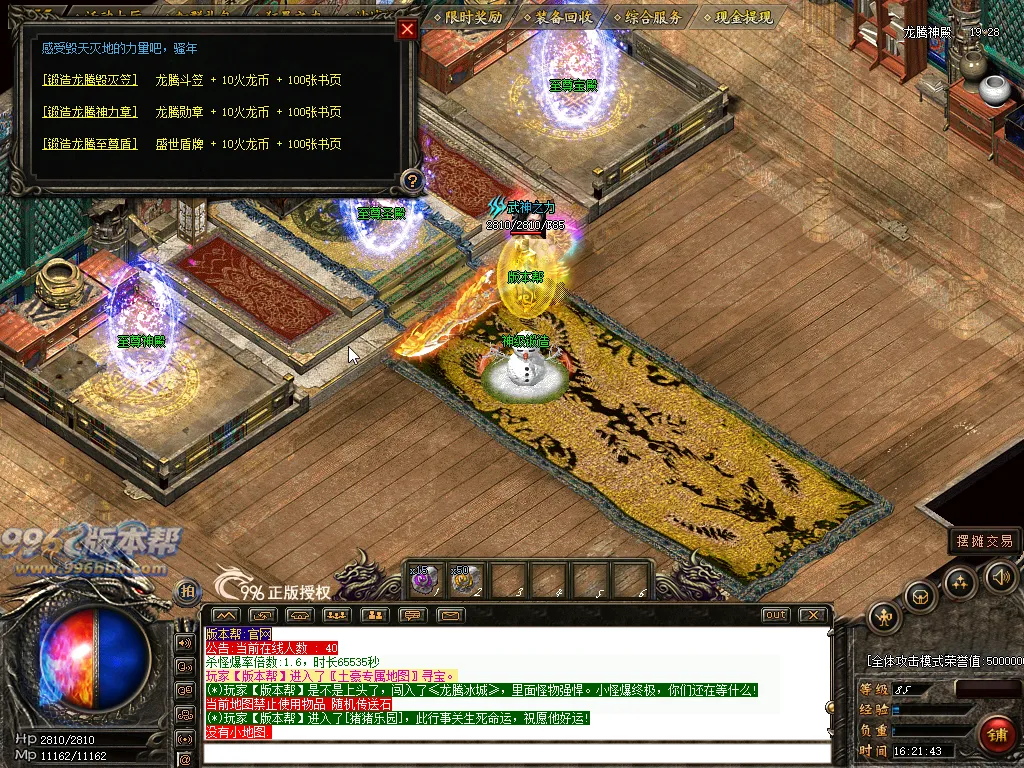
Task: Open the skills sparkle icon
Action: (960, 581)
